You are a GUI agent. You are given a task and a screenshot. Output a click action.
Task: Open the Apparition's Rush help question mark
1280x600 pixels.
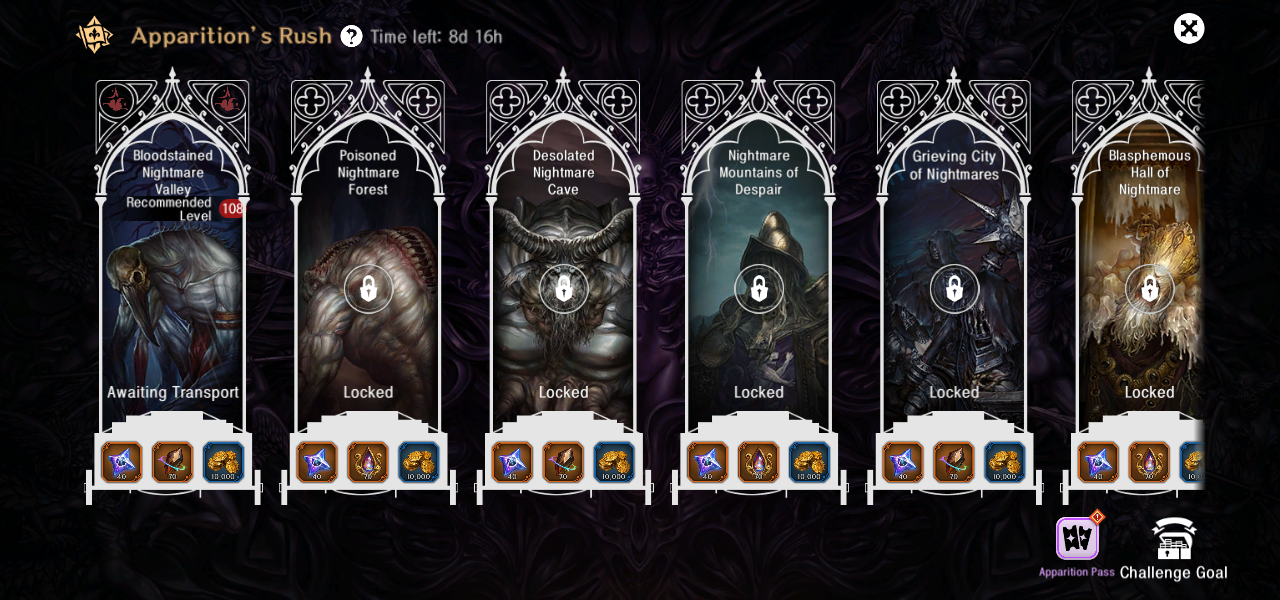[351, 37]
